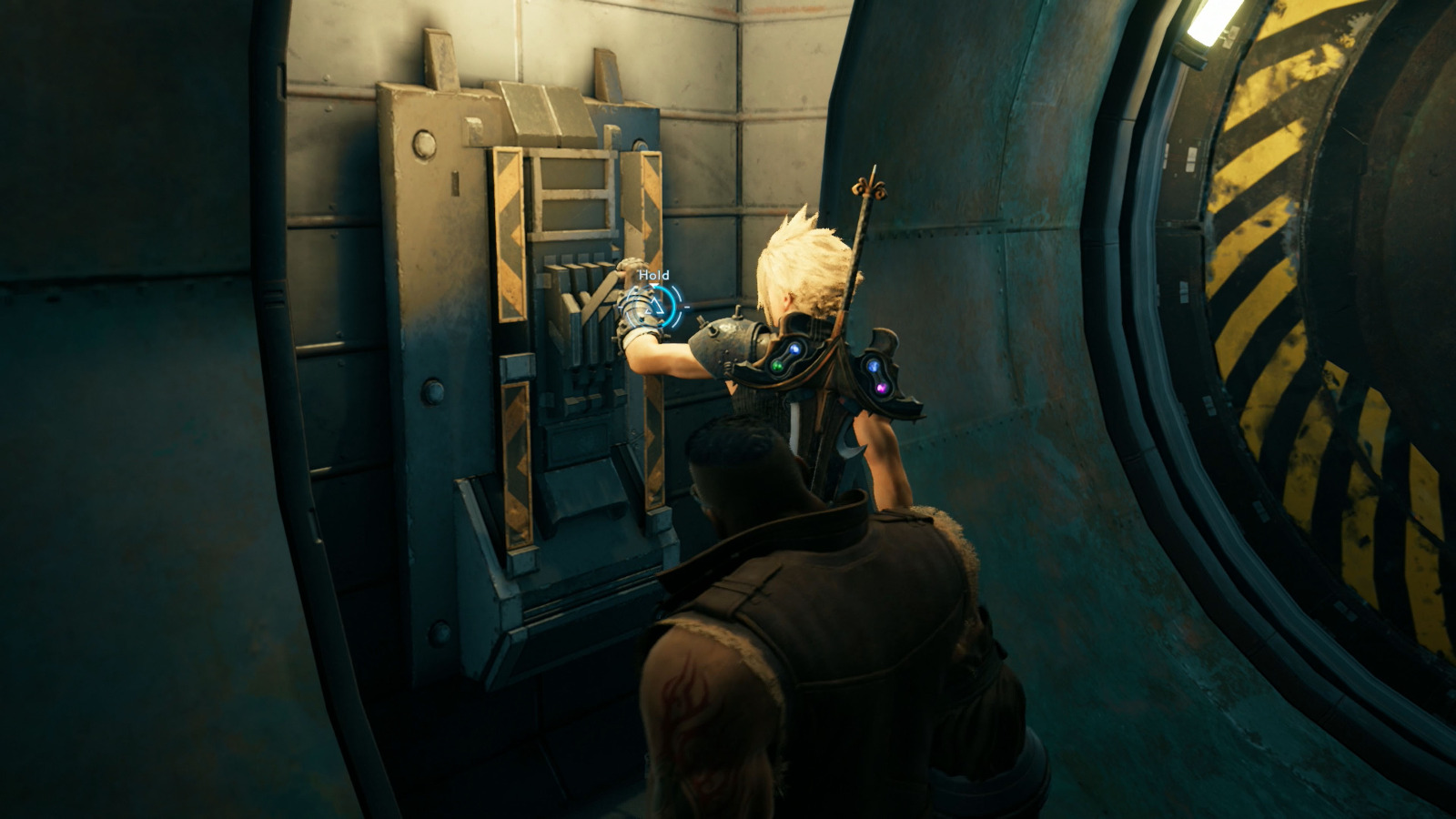This screenshot has width=1456, height=819.
Task: Click the blue materia orb on the sword hilt
Action: pos(875,366)
